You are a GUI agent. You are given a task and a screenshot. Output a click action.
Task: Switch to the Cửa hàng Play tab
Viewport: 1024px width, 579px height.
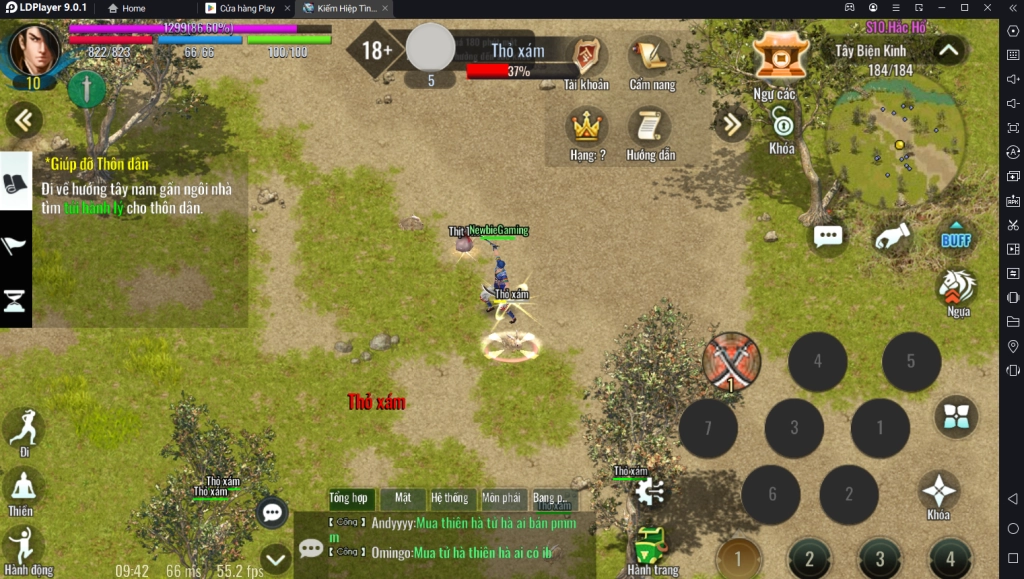pyautogui.click(x=246, y=8)
